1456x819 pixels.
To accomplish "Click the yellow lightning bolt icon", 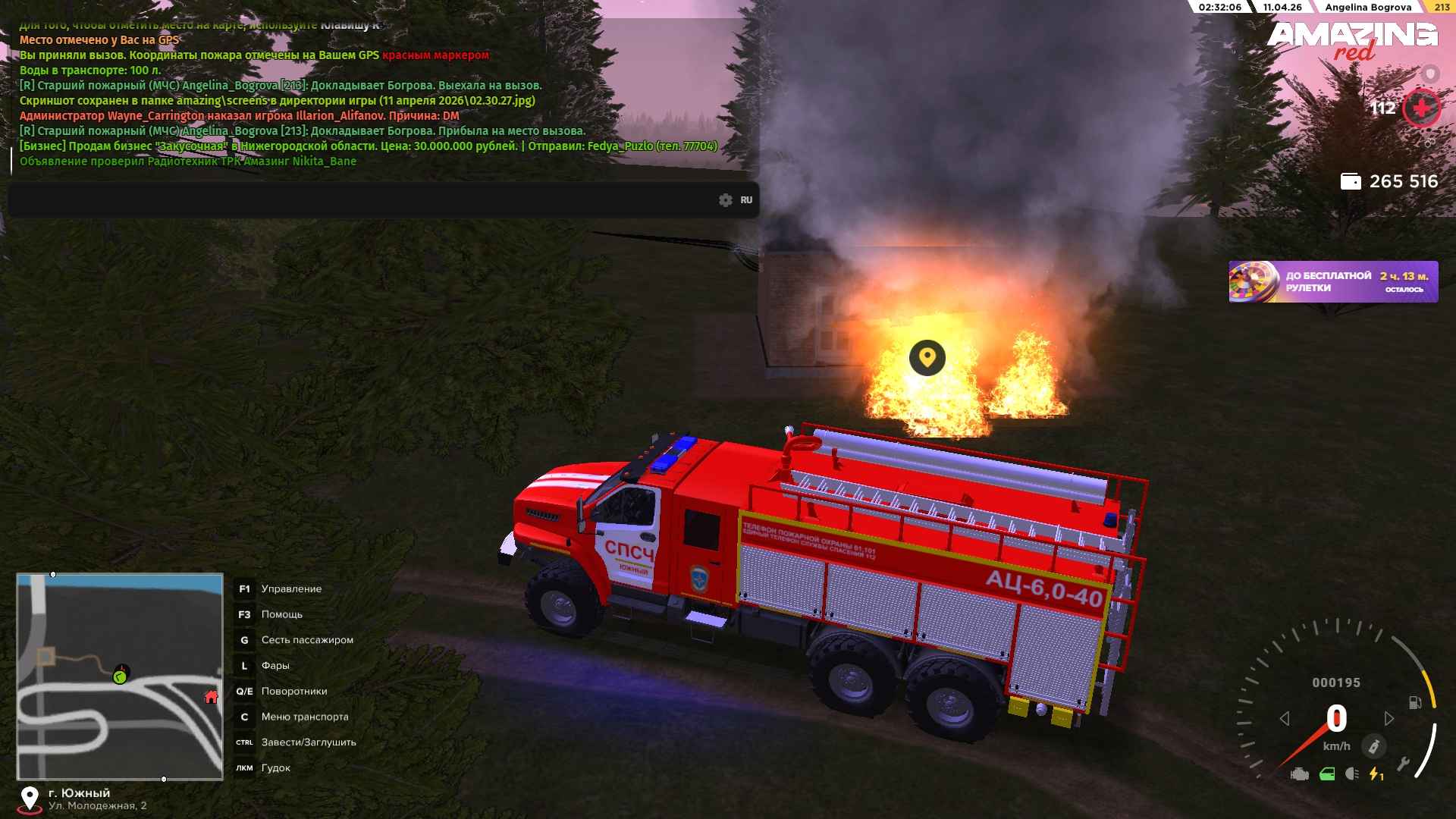I will click(1375, 774).
